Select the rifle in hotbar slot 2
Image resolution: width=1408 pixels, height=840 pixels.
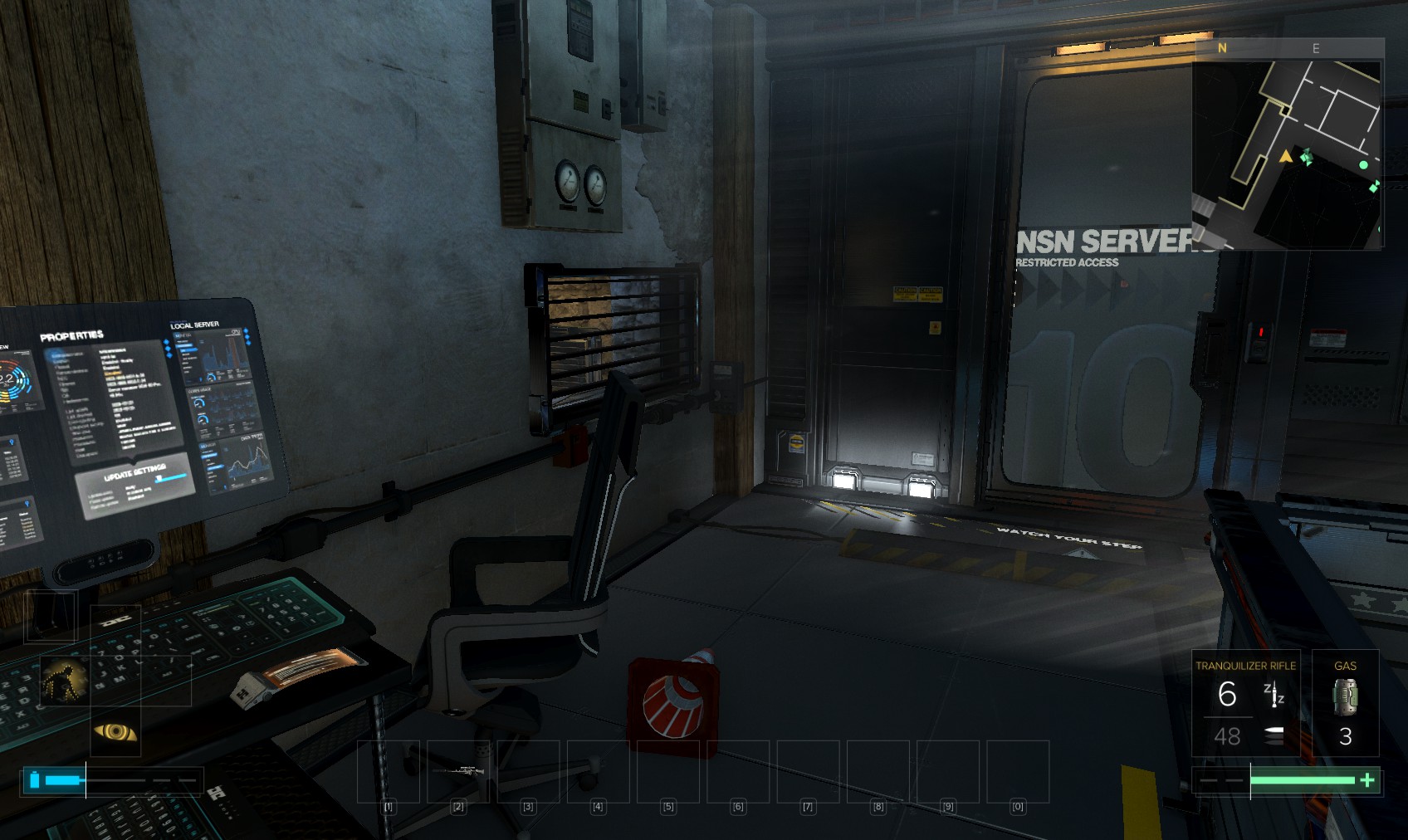(x=457, y=771)
